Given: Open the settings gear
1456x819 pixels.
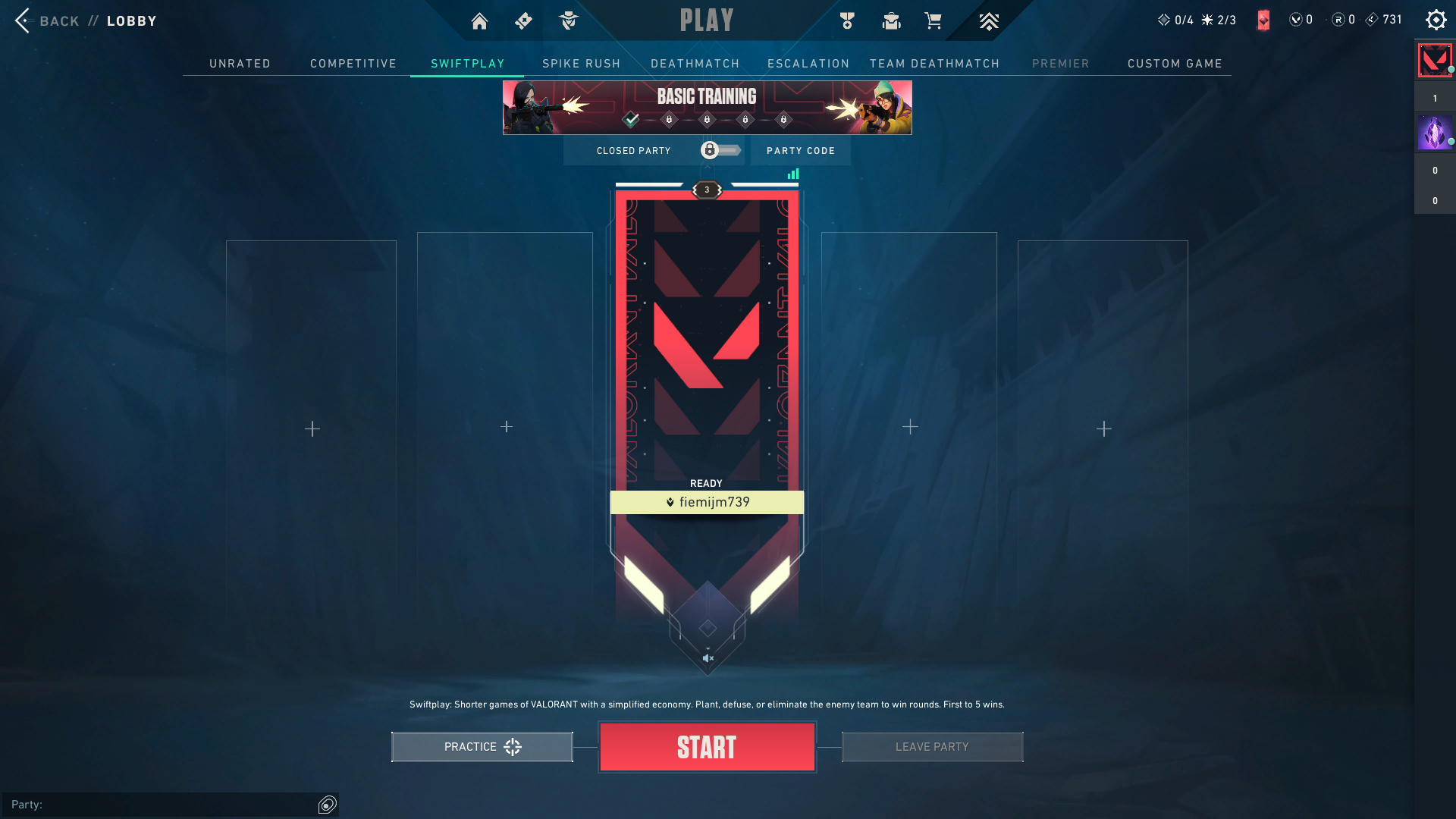Looking at the screenshot, I should pos(1436,20).
